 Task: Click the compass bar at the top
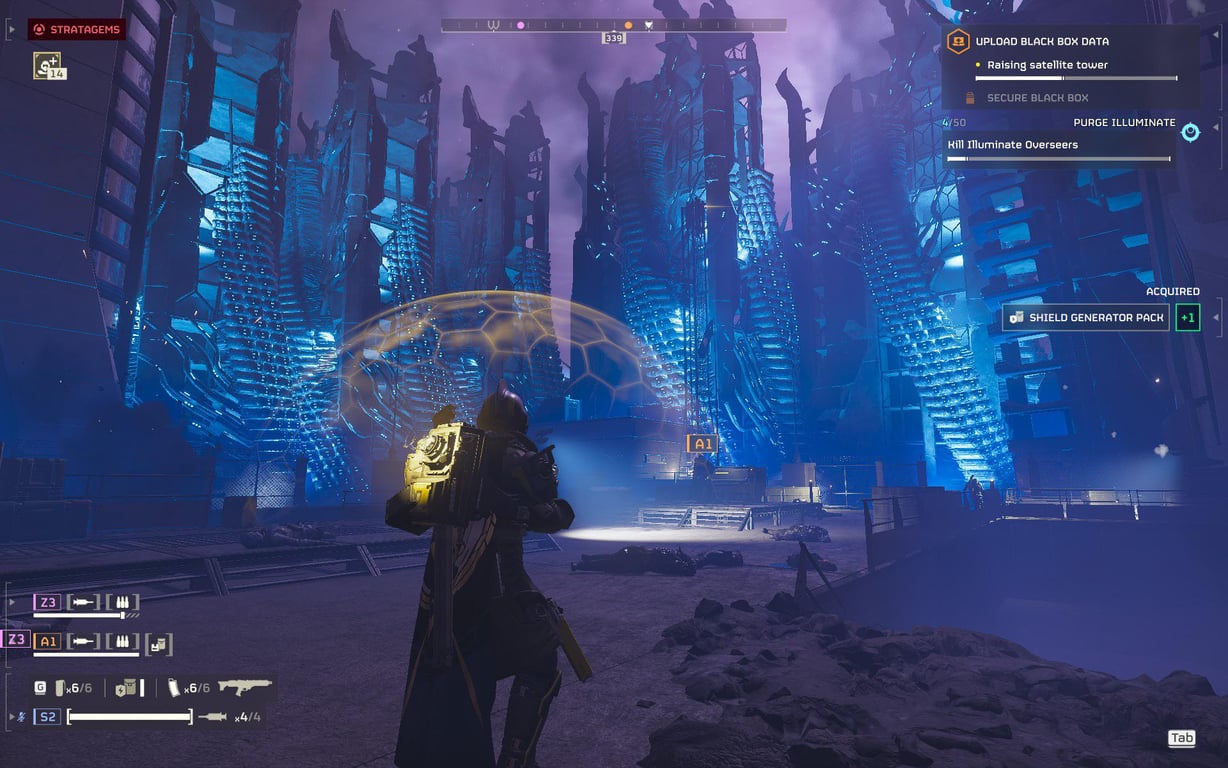click(x=613, y=25)
